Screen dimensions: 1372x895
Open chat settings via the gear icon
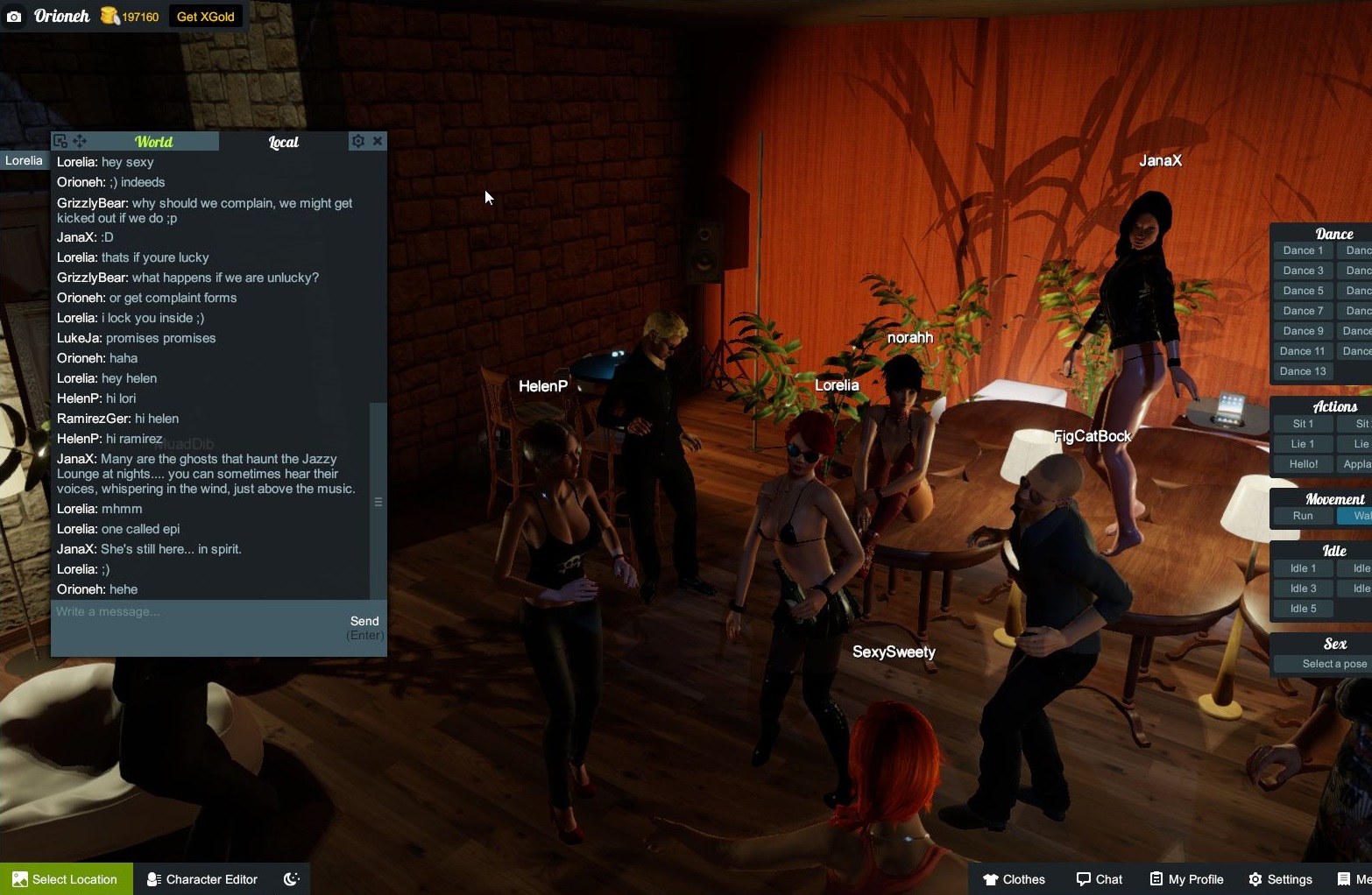click(358, 141)
